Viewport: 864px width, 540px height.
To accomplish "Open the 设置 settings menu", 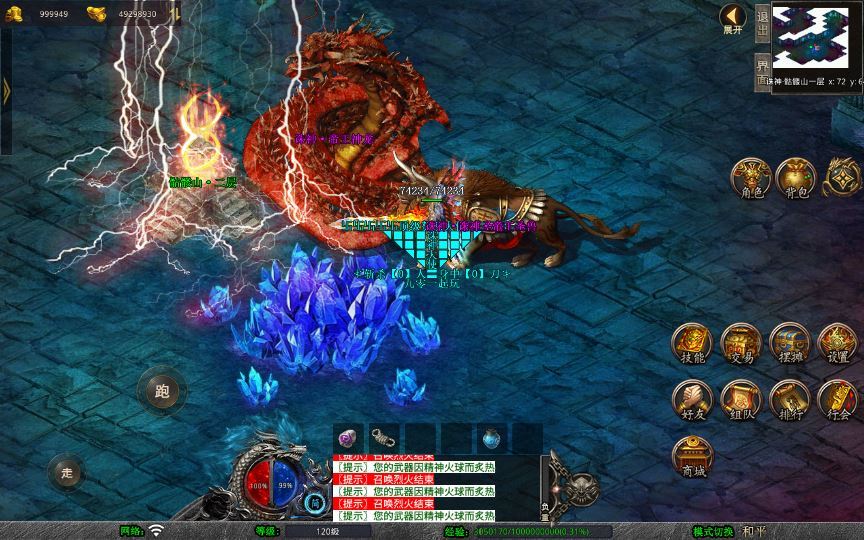I will (x=837, y=343).
